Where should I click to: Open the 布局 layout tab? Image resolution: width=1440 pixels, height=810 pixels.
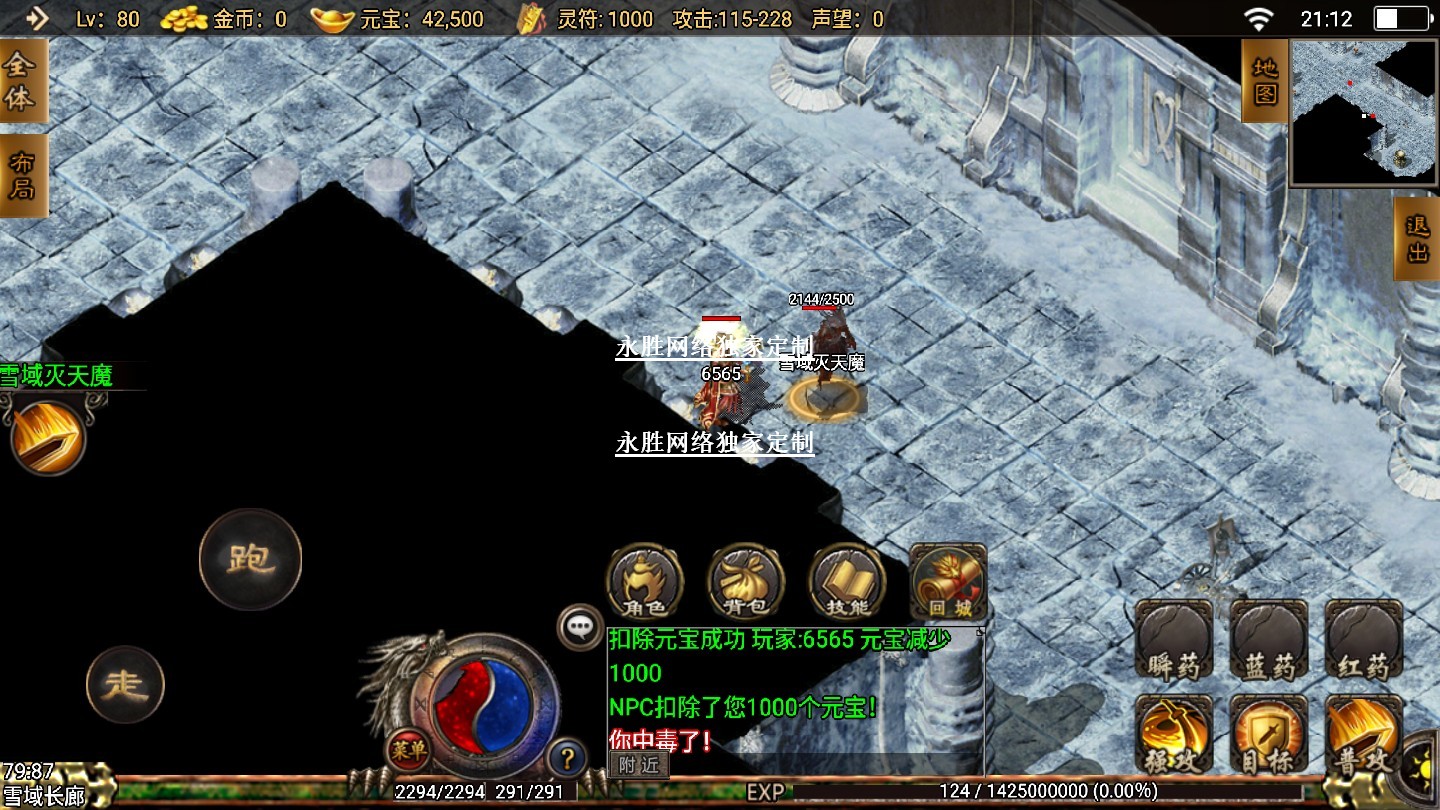tap(22, 176)
